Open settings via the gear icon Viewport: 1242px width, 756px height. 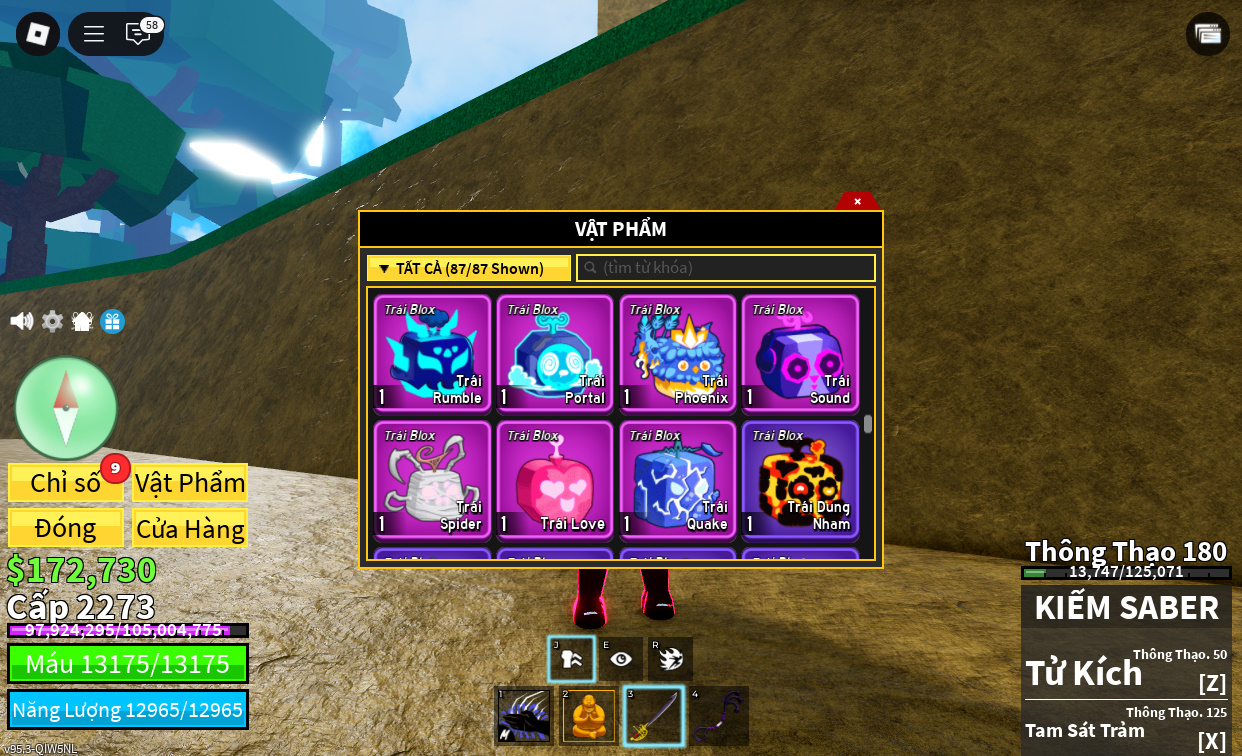click(x=52, y=321)
